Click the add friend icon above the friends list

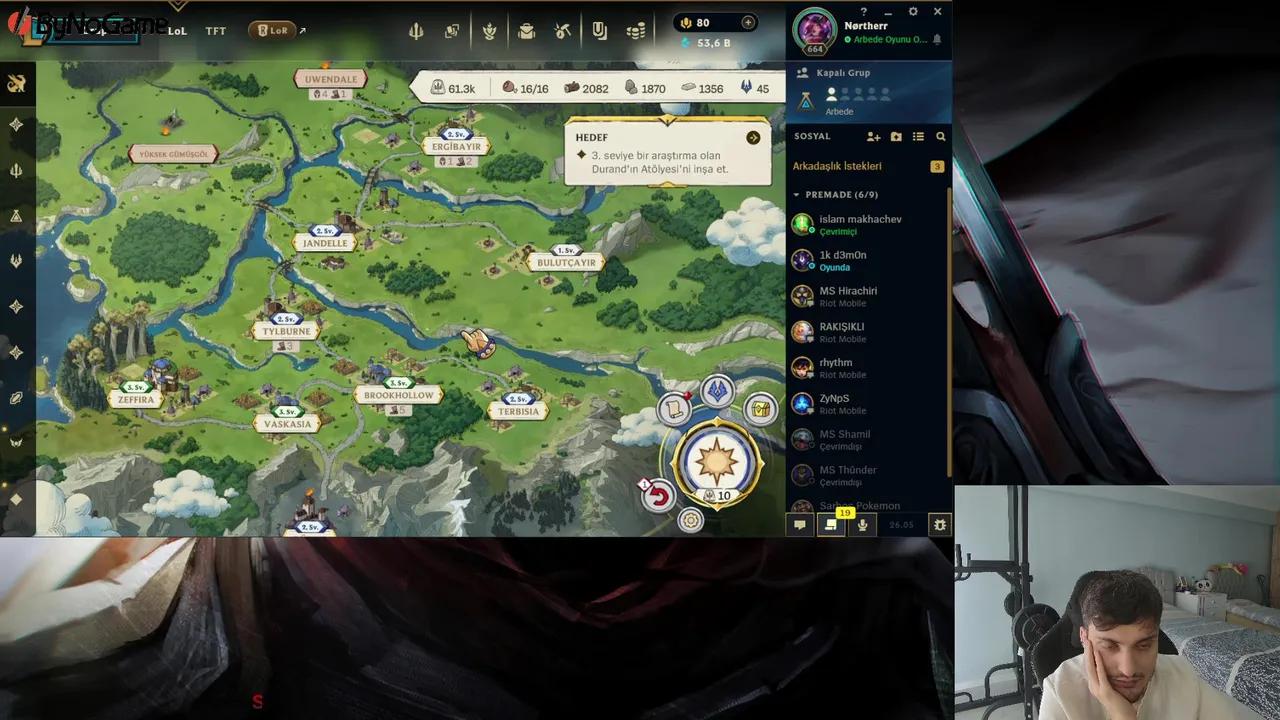coord(873,136)
